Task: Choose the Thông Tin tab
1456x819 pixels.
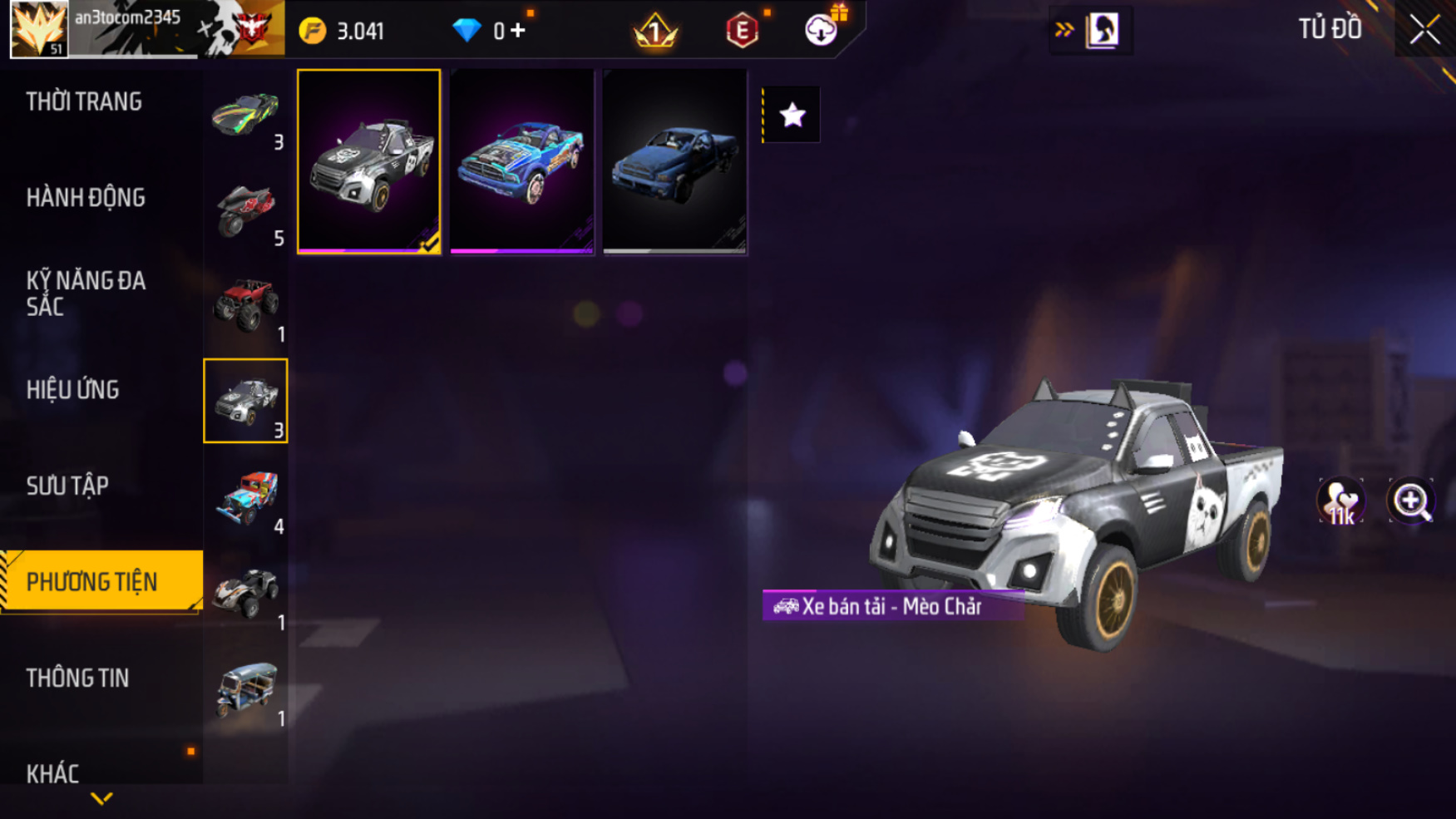Action: [77, 678]
